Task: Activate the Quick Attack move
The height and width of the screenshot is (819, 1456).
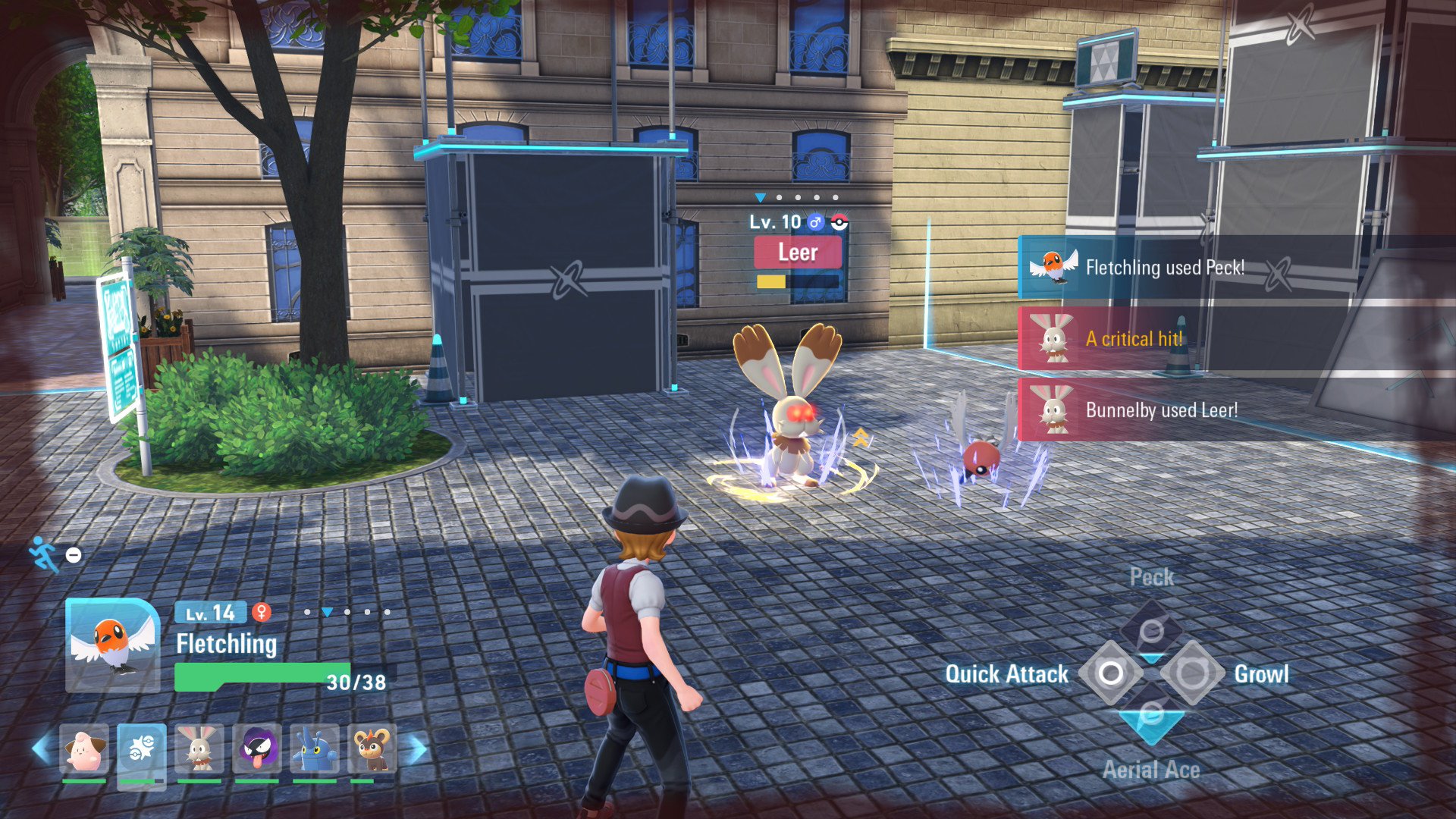Action: pyautogui.click(x=1111, y=673)
